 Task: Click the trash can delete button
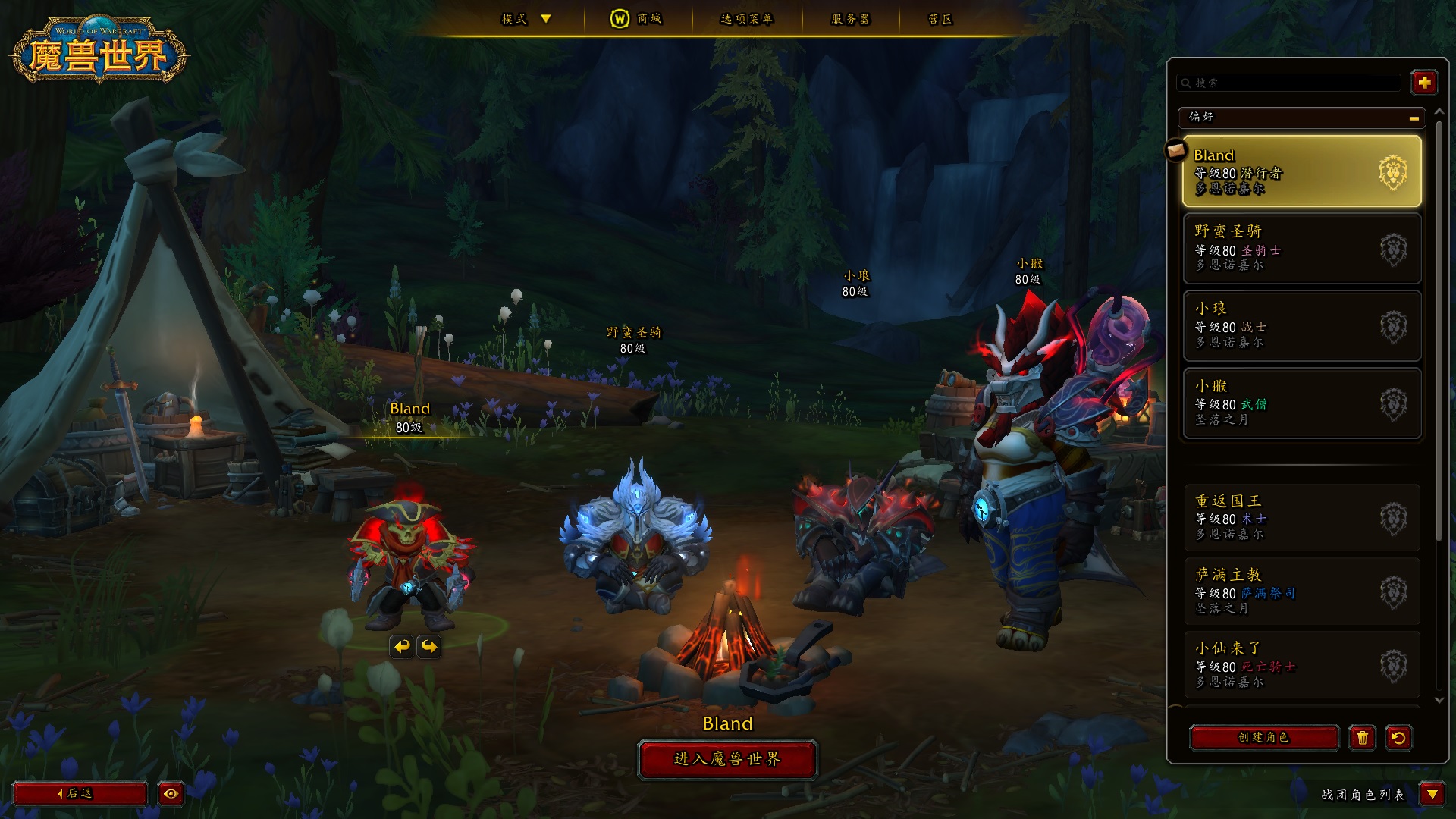tap(1362, 738)
